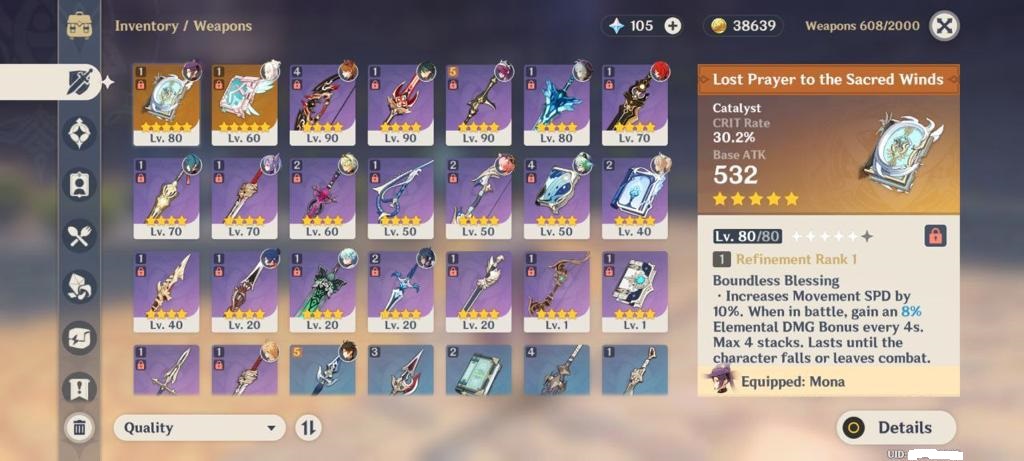Choose the Lv. 1 catalyst book
This screenshot has width=1024, height=461.
(x=634, y=290)
